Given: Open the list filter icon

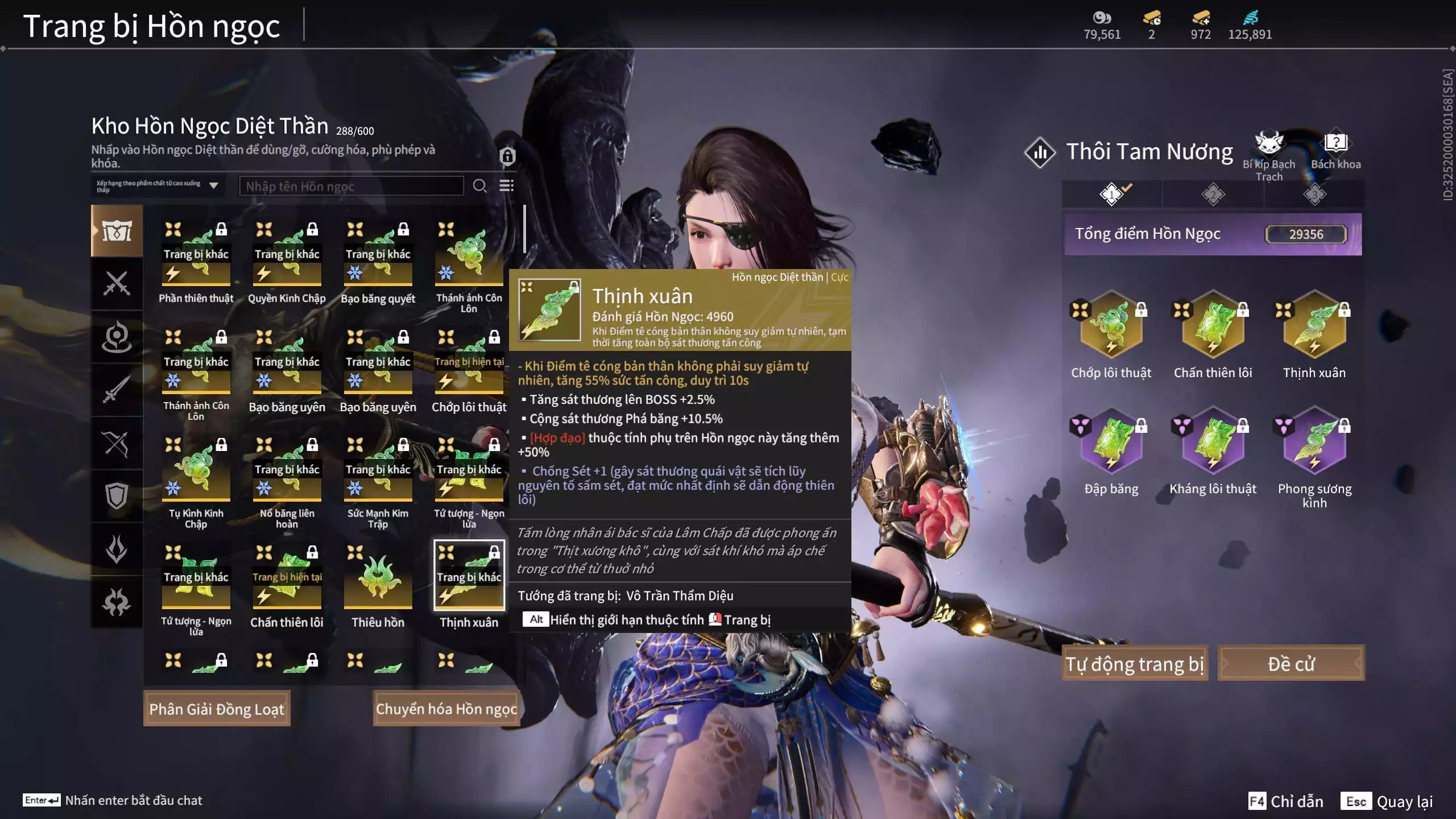Looking at the screenshot, I should click(x=506, y=186).
